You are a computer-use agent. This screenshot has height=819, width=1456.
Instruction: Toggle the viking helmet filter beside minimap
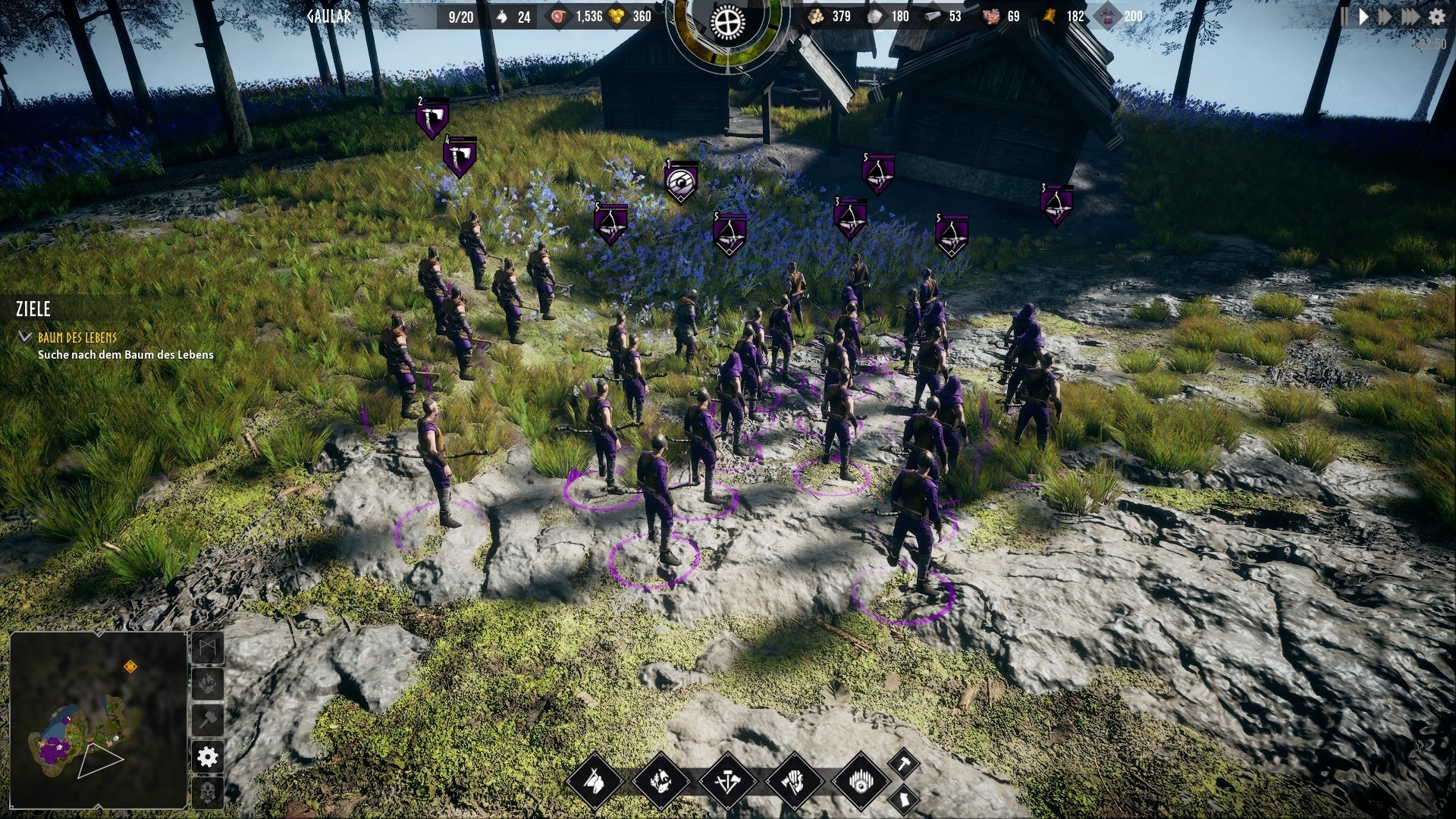tap(208, 792)
